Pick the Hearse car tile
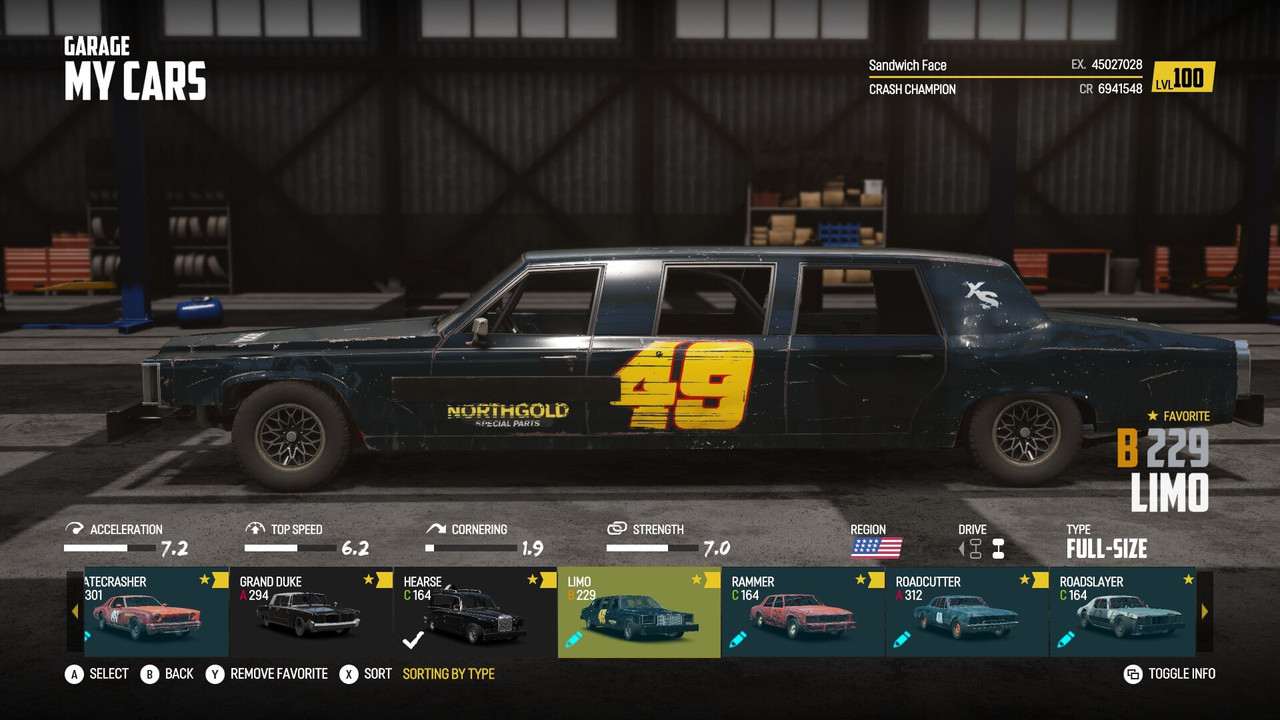Image resolution: width=1280 pixels, height=720 pixels. click(475, 612)
